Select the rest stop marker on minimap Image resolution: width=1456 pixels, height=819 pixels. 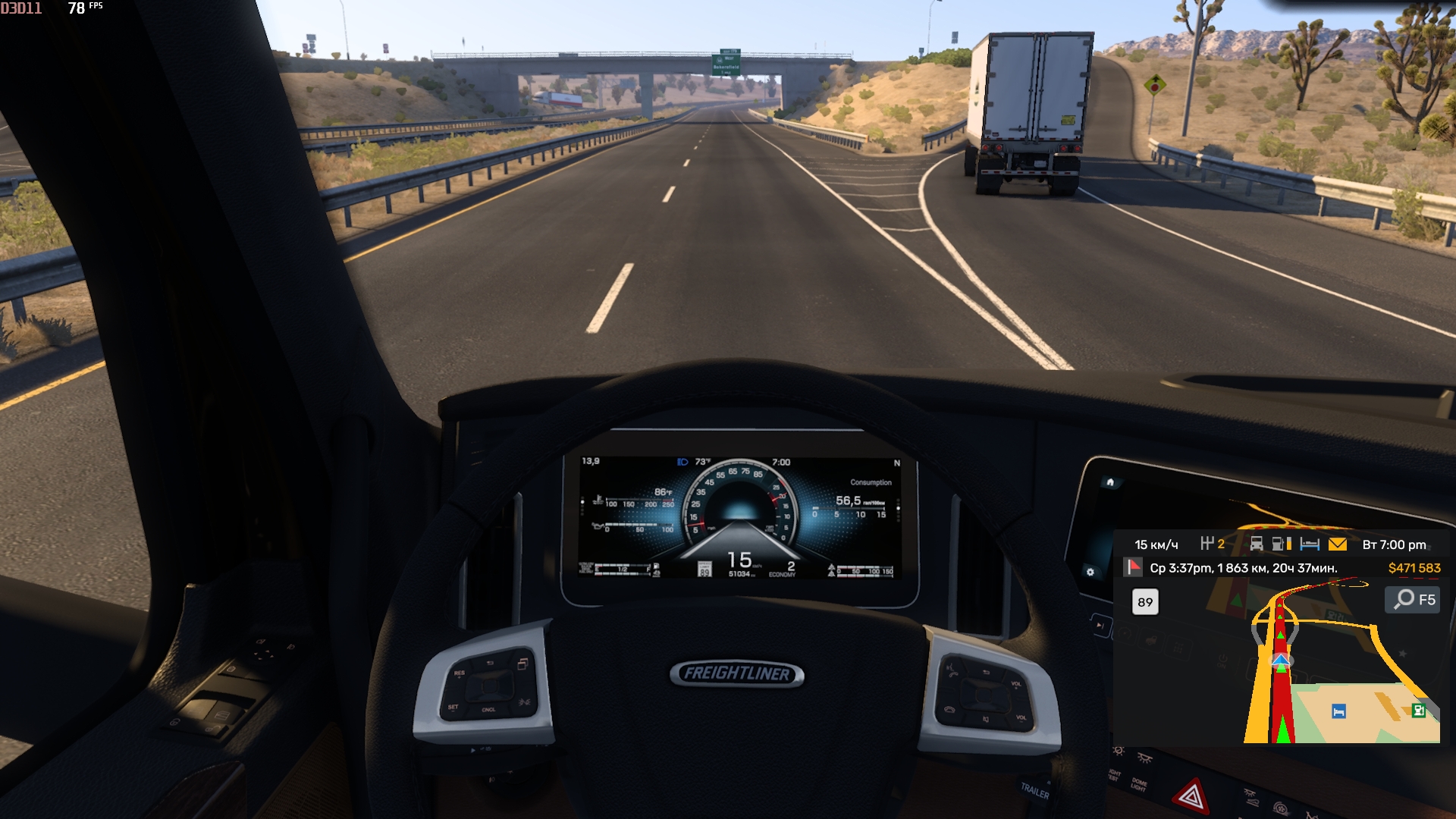pos(1338,711)
